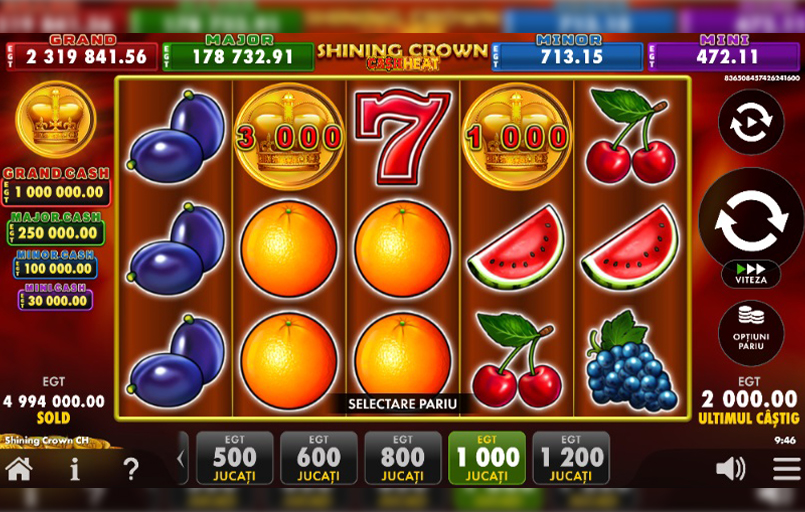Open the hamburger menu

click(x=786, y=468)
